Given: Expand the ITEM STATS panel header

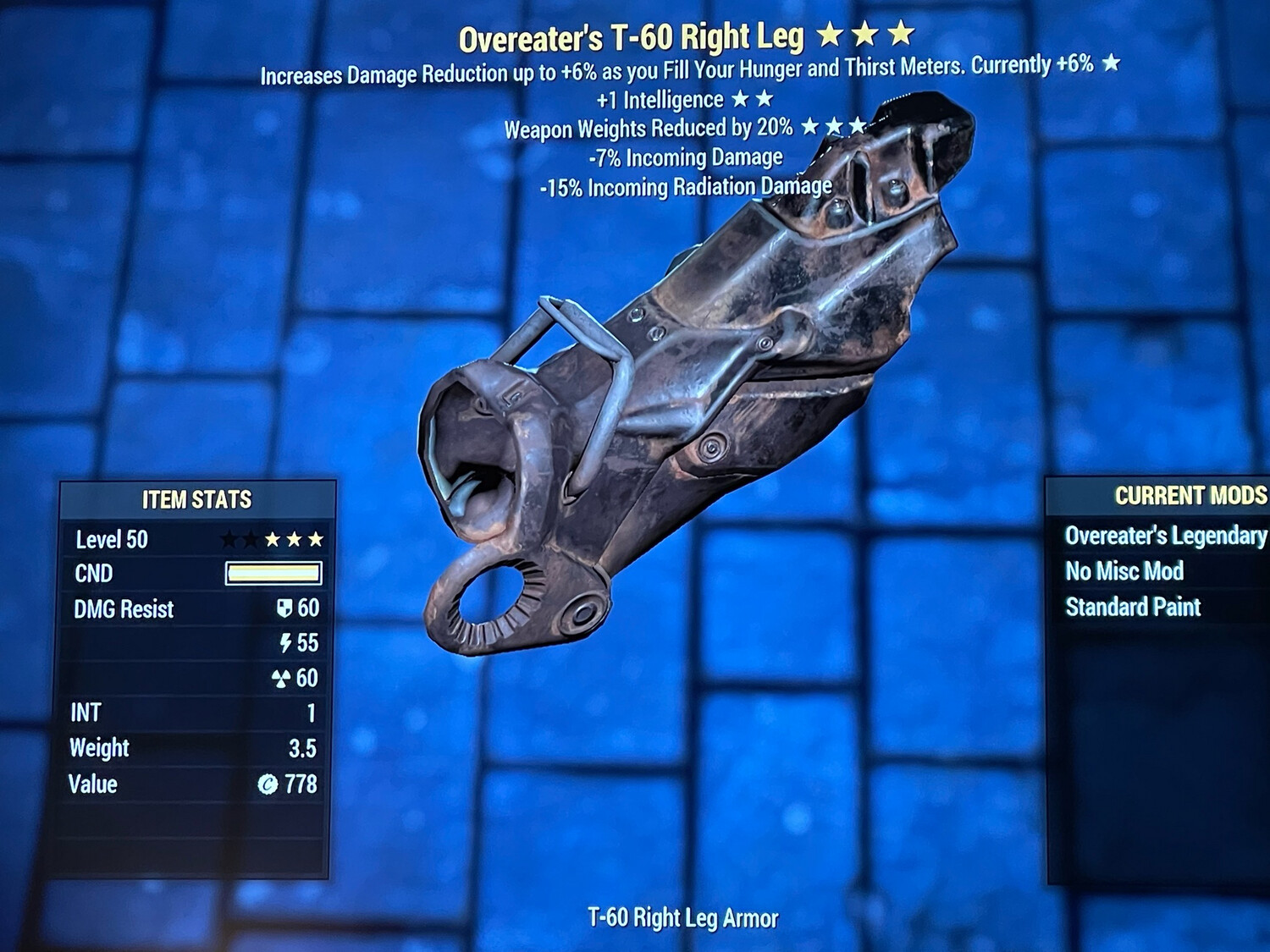Looking at the screenshot, I should pos(197,500).
